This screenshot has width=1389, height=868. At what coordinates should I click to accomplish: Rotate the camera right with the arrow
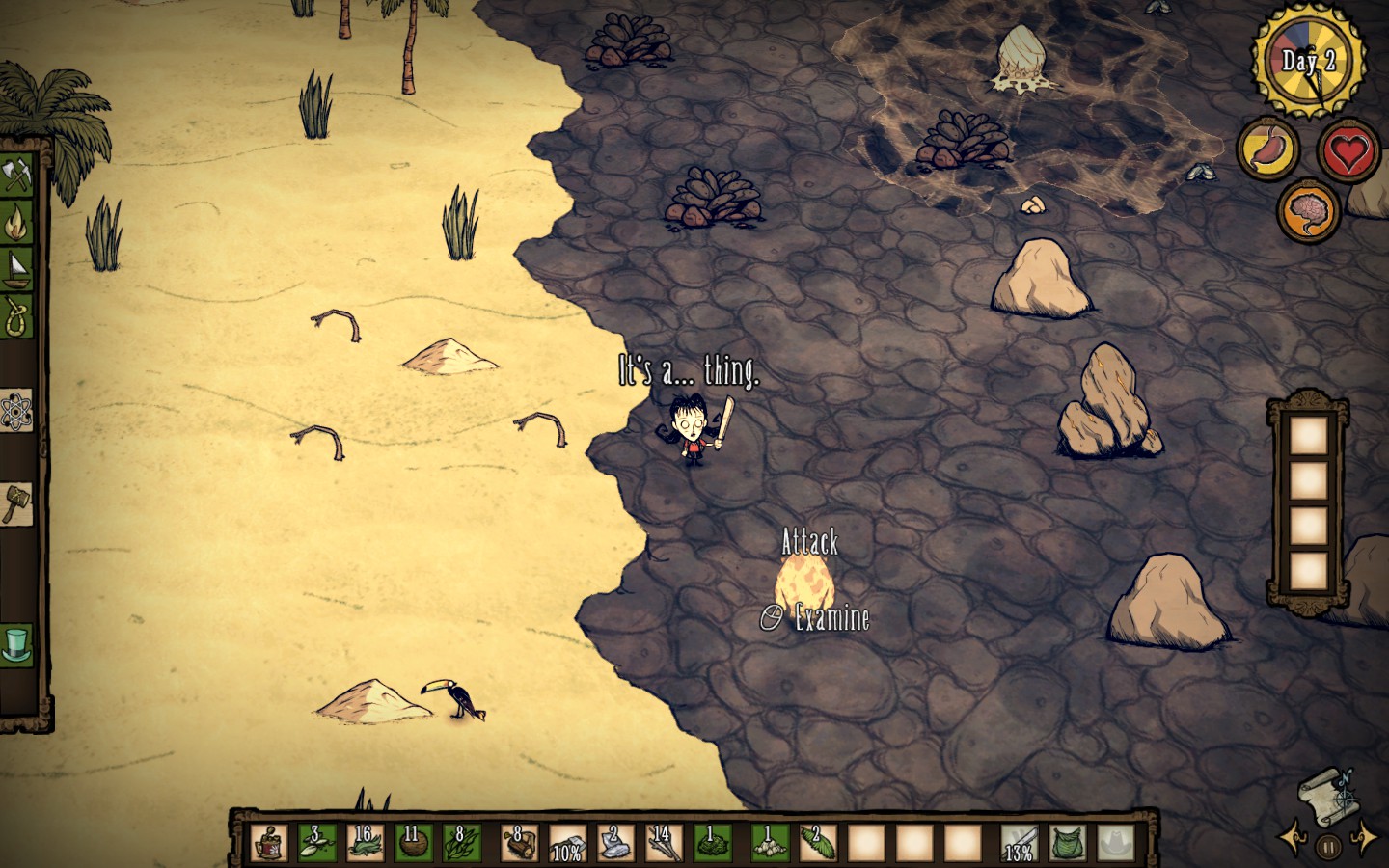pos(1365,837)
